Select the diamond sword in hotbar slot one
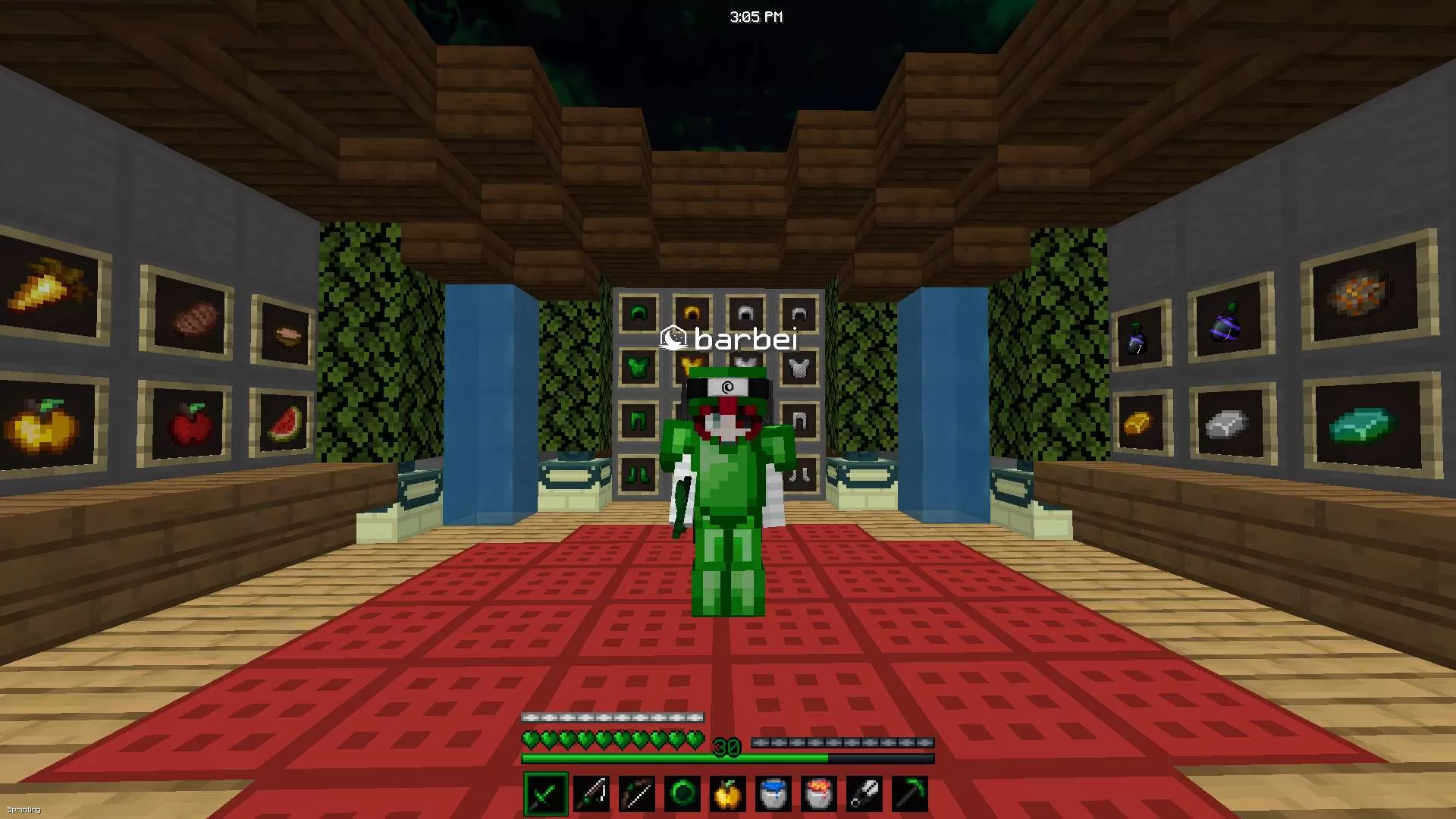This screenshot has width=1456, height=819. coord(545,792)
